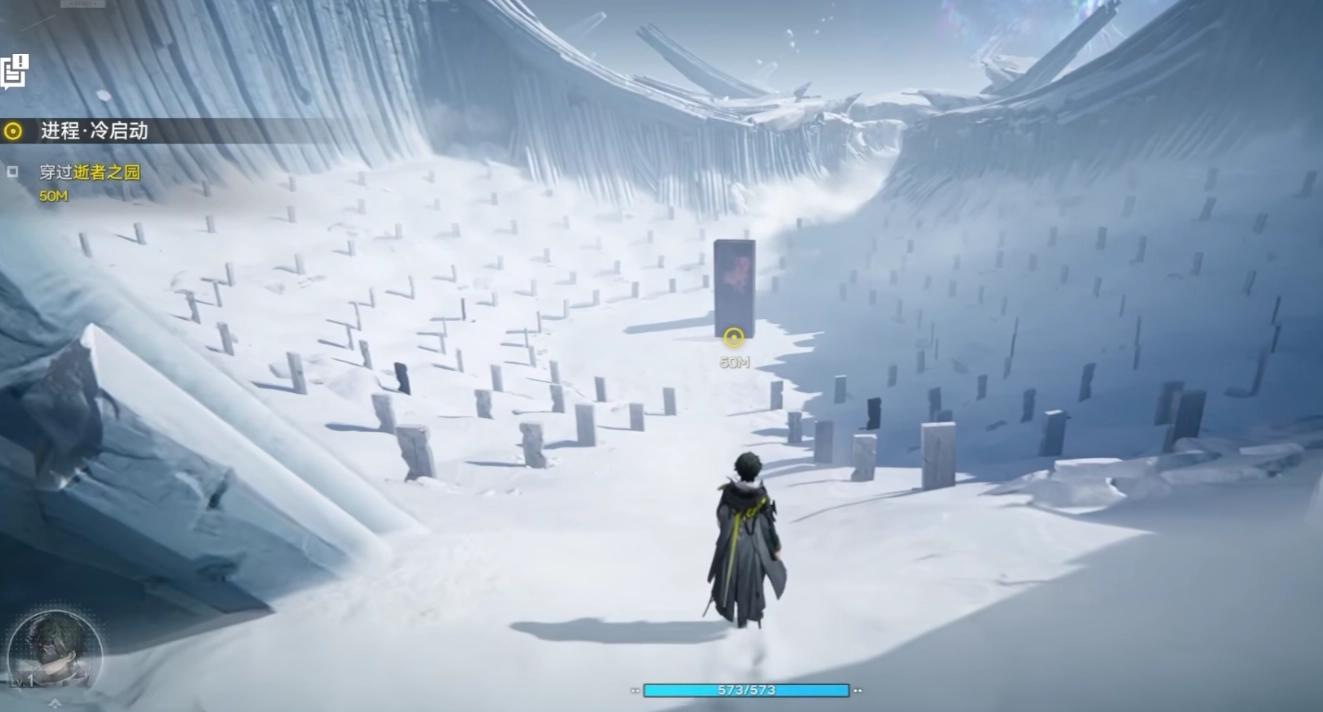
Task: Click the 穿过逝者之园 objective entry
Action: [90, 172]
